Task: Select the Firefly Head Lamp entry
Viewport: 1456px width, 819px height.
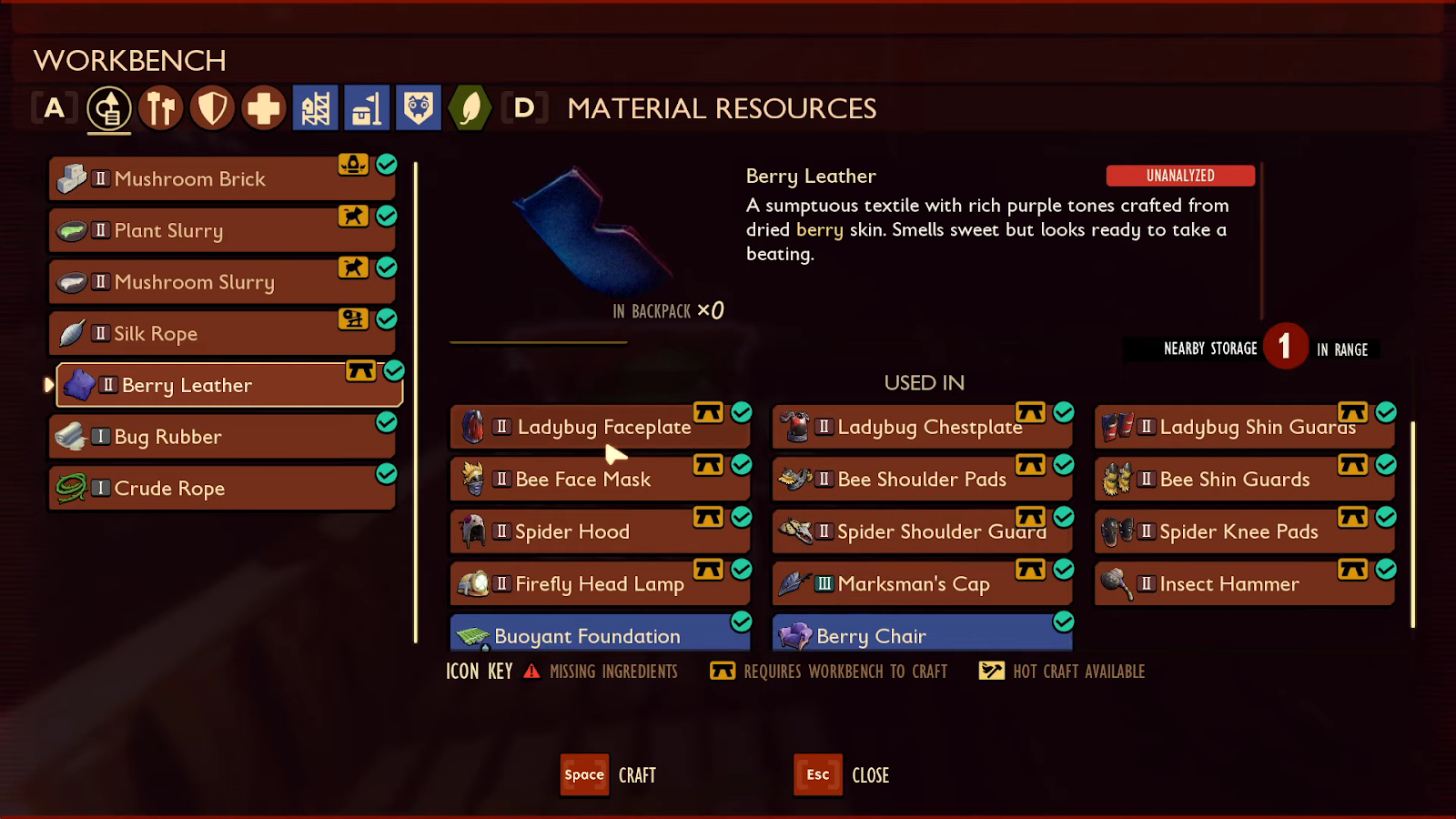Action: (600, 584)
